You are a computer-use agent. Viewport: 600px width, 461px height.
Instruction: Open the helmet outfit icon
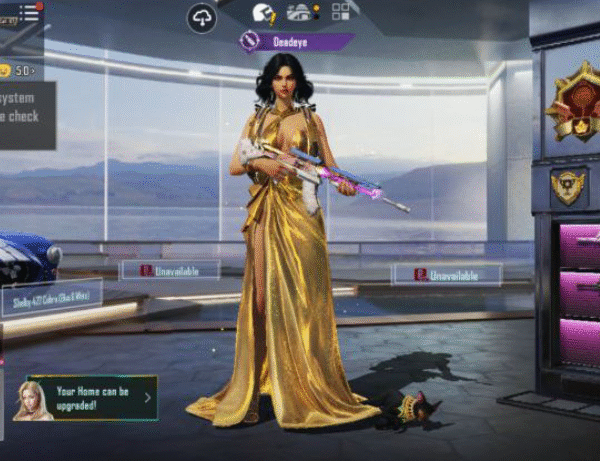tap(263, 13)
